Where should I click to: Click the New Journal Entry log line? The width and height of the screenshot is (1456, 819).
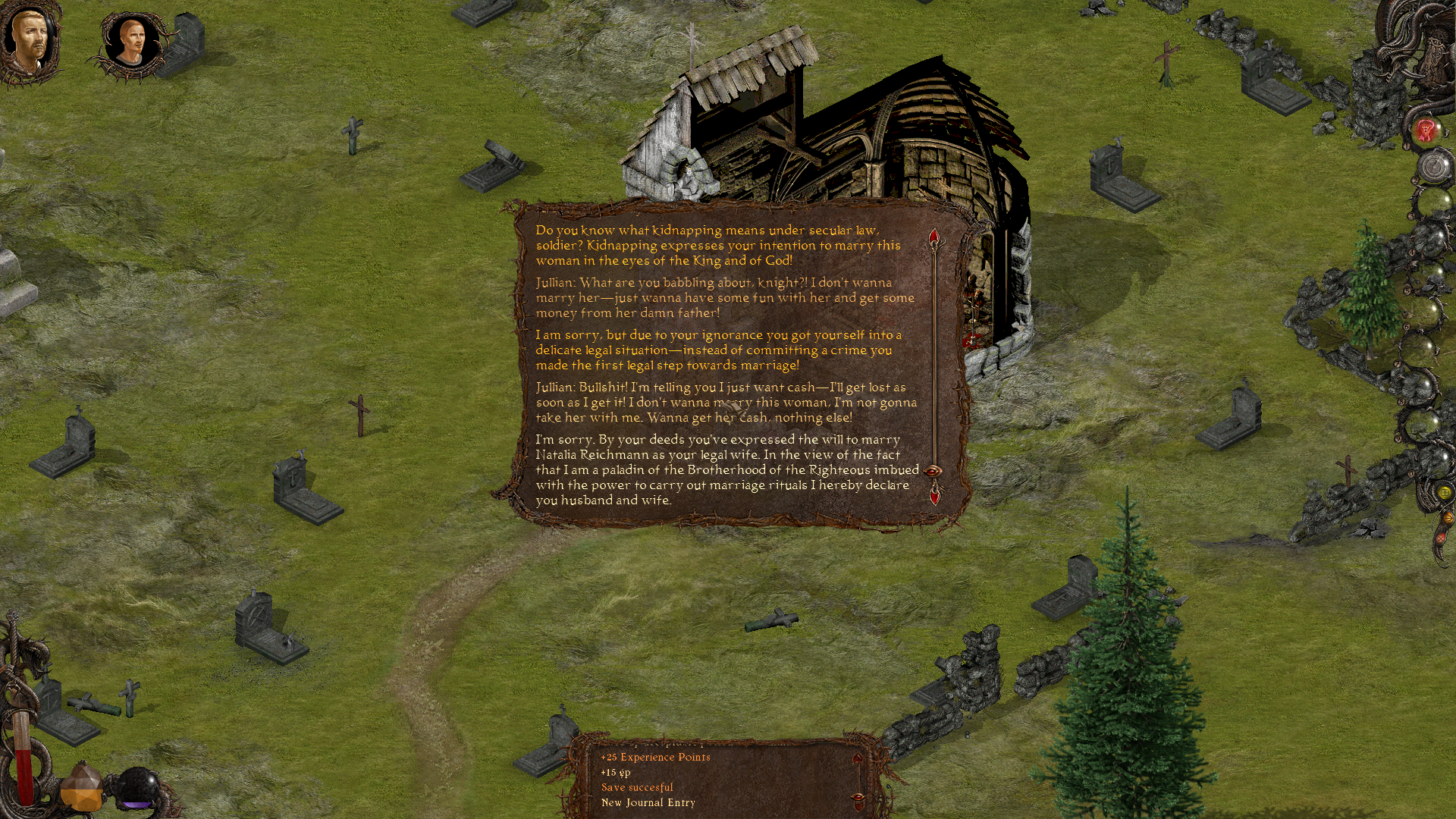pos(648,802)
